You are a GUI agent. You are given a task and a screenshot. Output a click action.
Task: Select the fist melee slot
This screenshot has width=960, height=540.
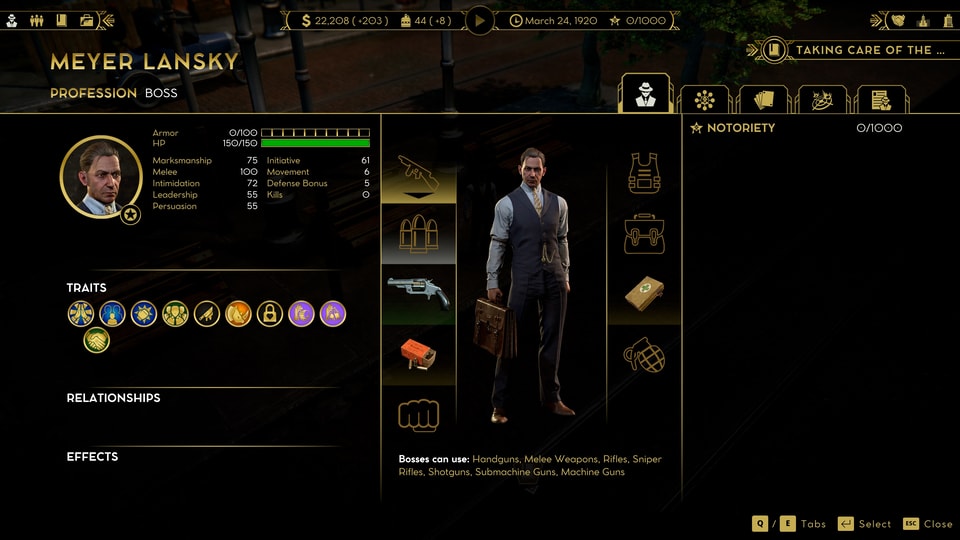418,414
